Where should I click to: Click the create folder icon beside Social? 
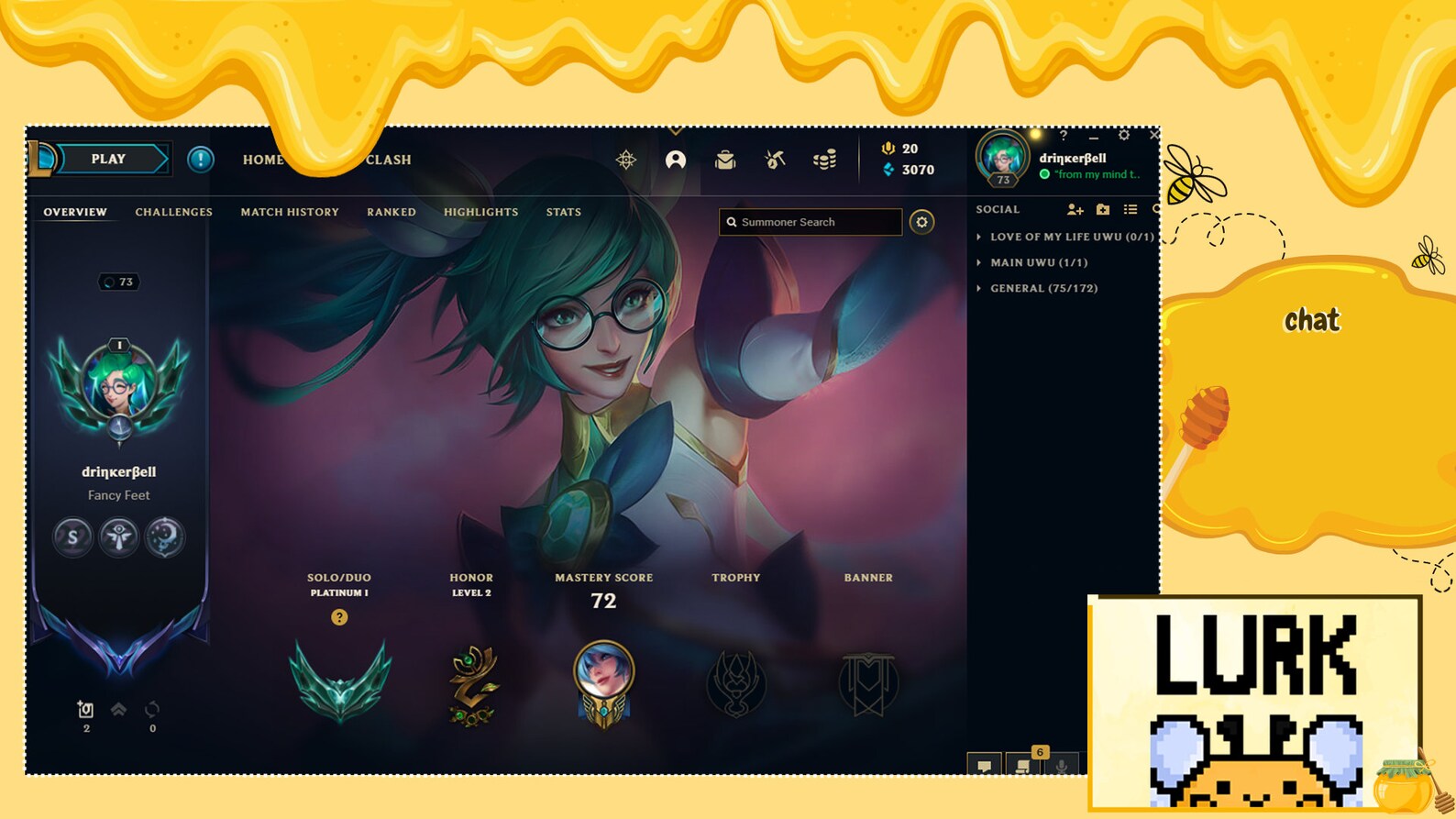[x=1101, y=209]
